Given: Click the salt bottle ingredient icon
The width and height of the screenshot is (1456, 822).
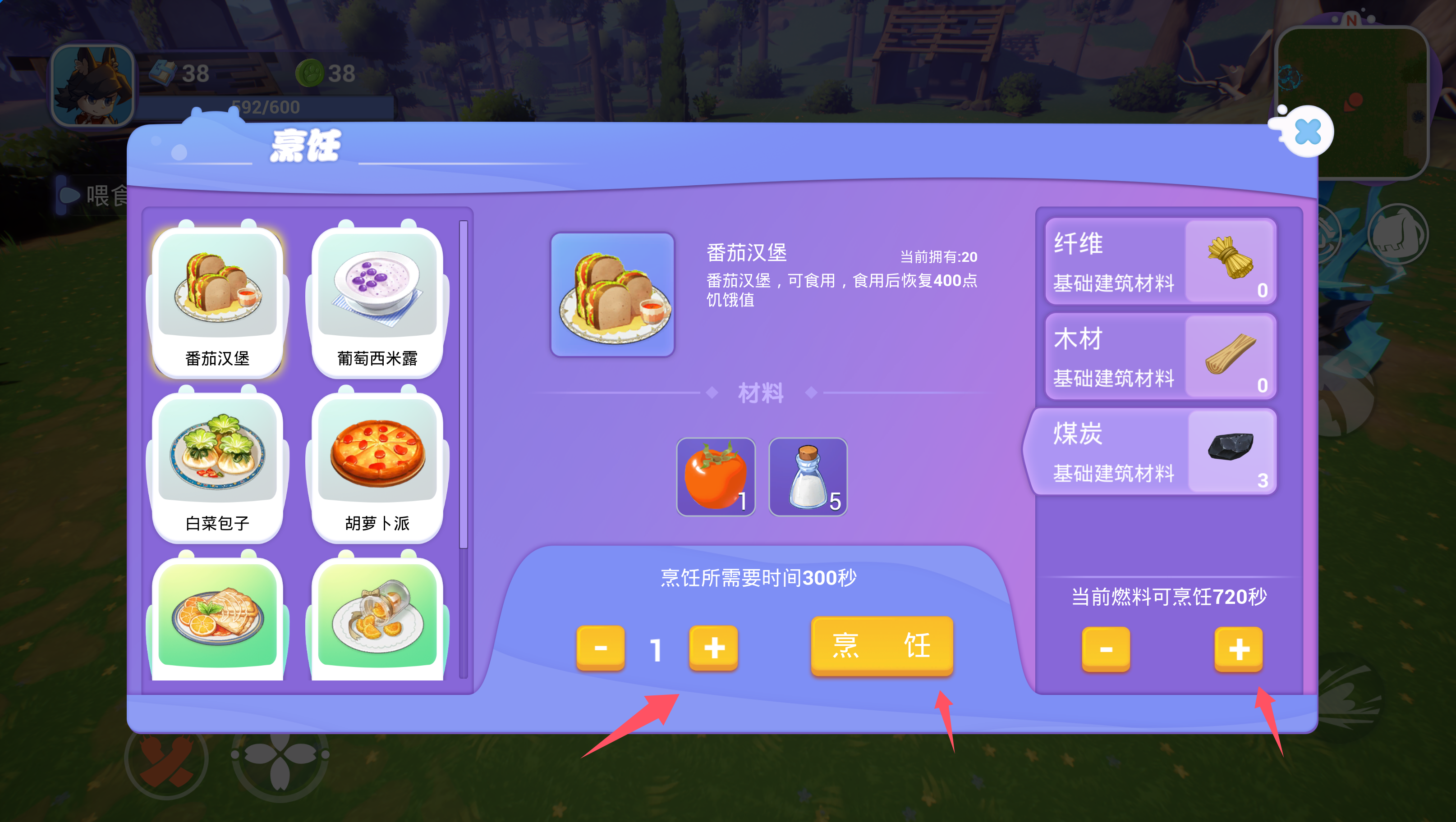Looking at the screenshot, I should pos(807,476).
